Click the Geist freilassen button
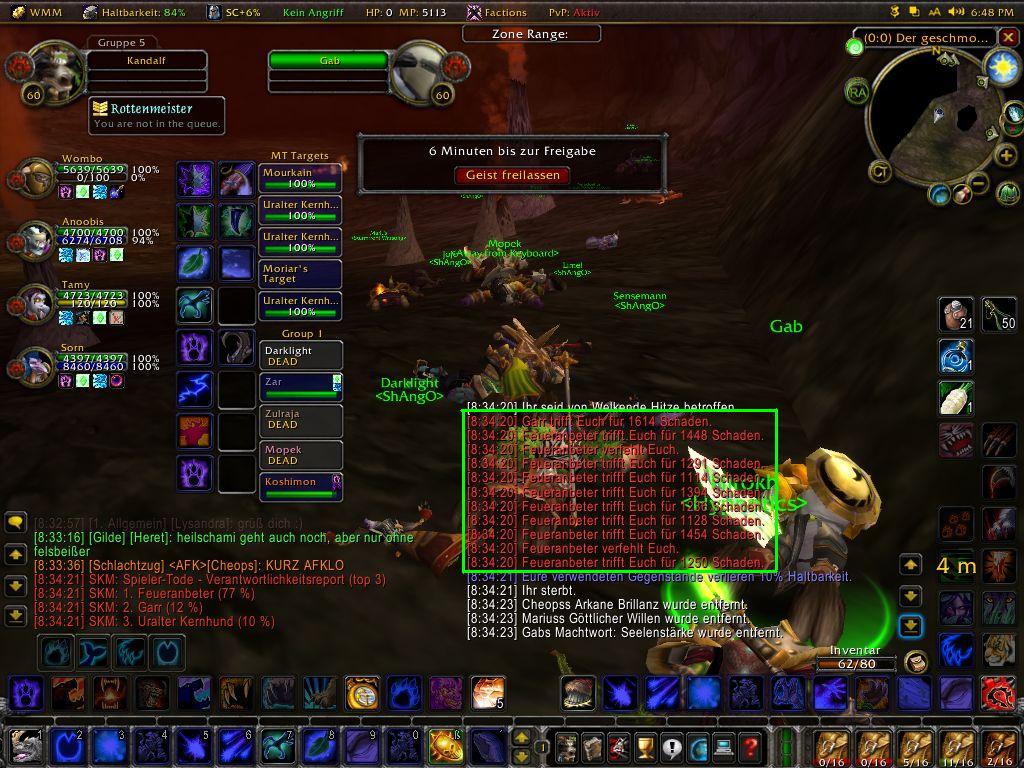 coord(512,175)
